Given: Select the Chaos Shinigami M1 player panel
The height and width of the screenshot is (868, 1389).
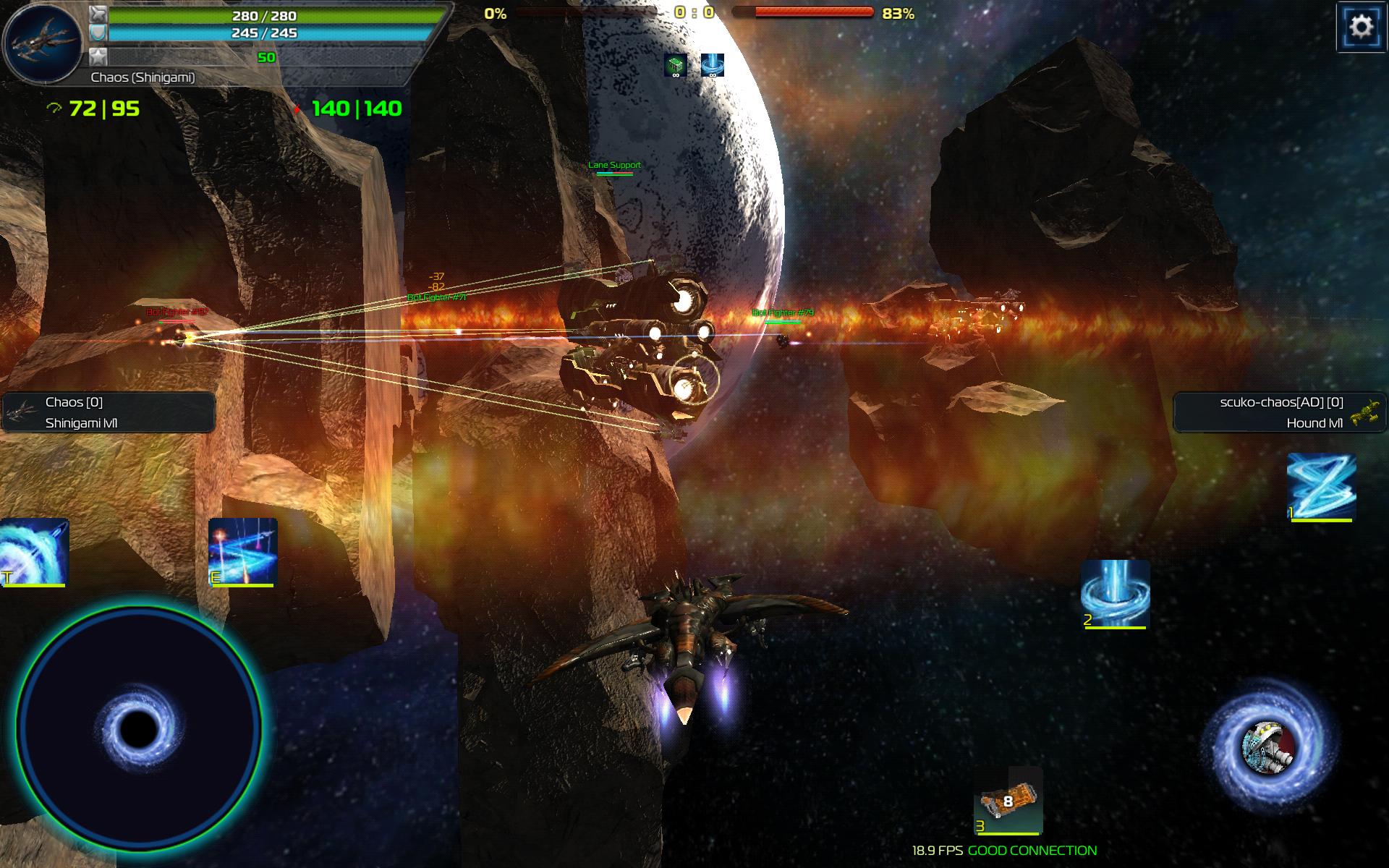Looking at the screenshot, I should (109, 412).
